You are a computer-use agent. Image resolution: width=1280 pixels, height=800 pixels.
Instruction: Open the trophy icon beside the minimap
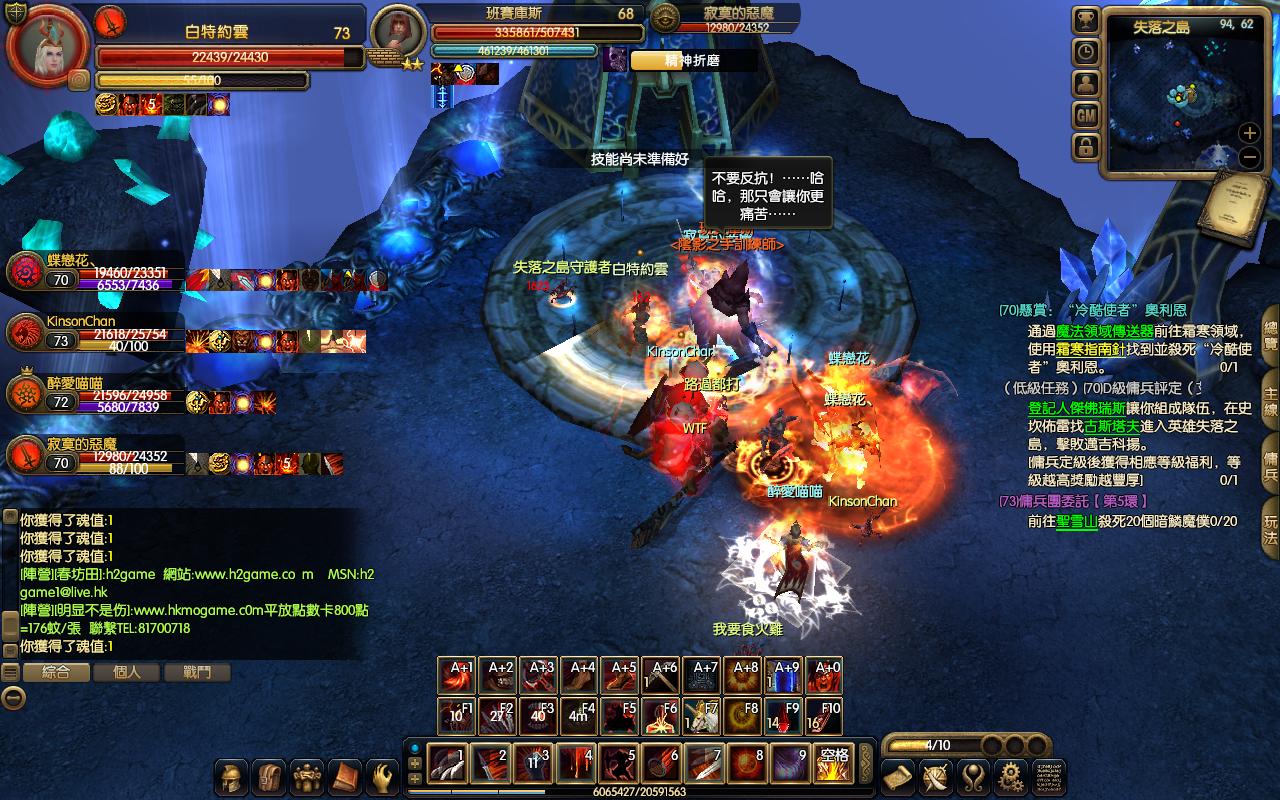[1086, 20]
